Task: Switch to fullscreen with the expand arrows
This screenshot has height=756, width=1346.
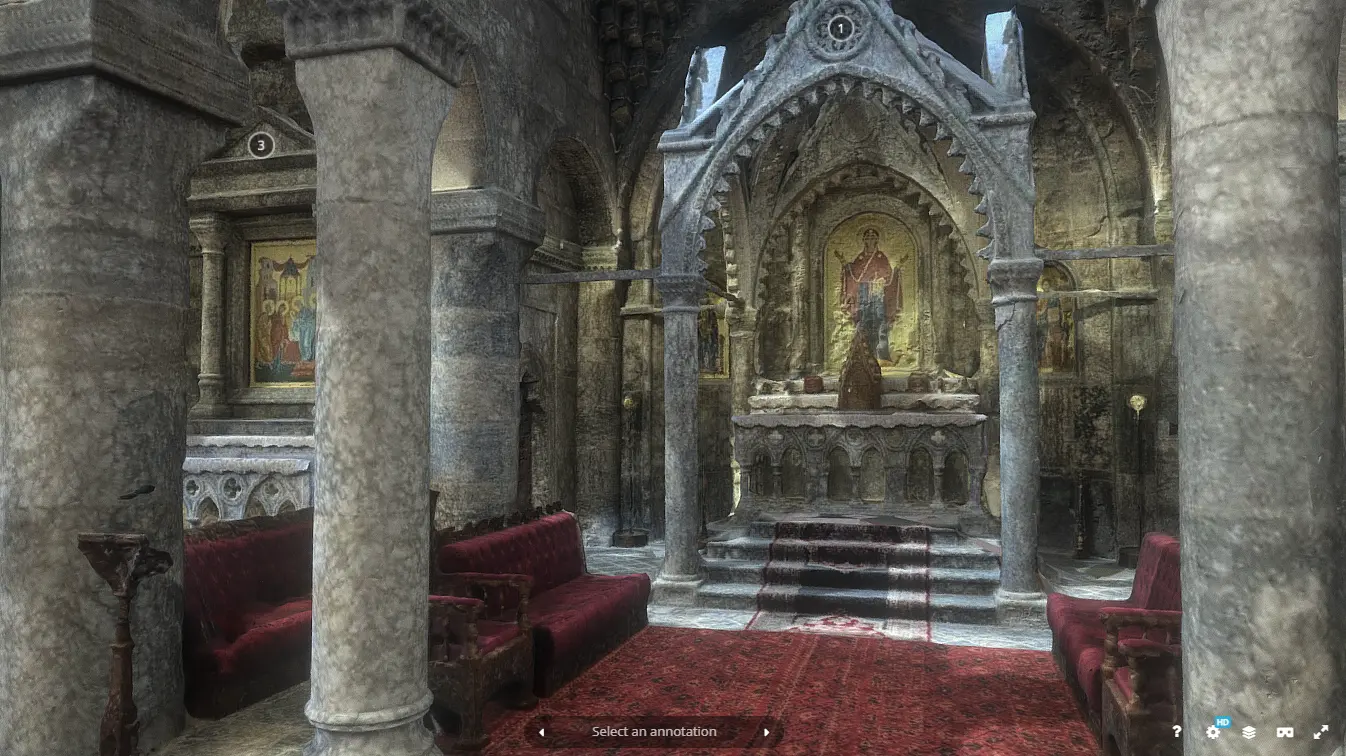Action: pyautogui.click(x=1320, y=732)
